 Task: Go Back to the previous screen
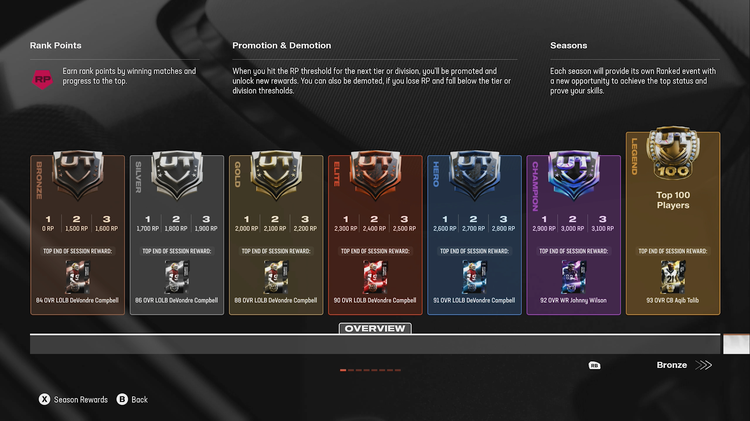coord(132,399)
